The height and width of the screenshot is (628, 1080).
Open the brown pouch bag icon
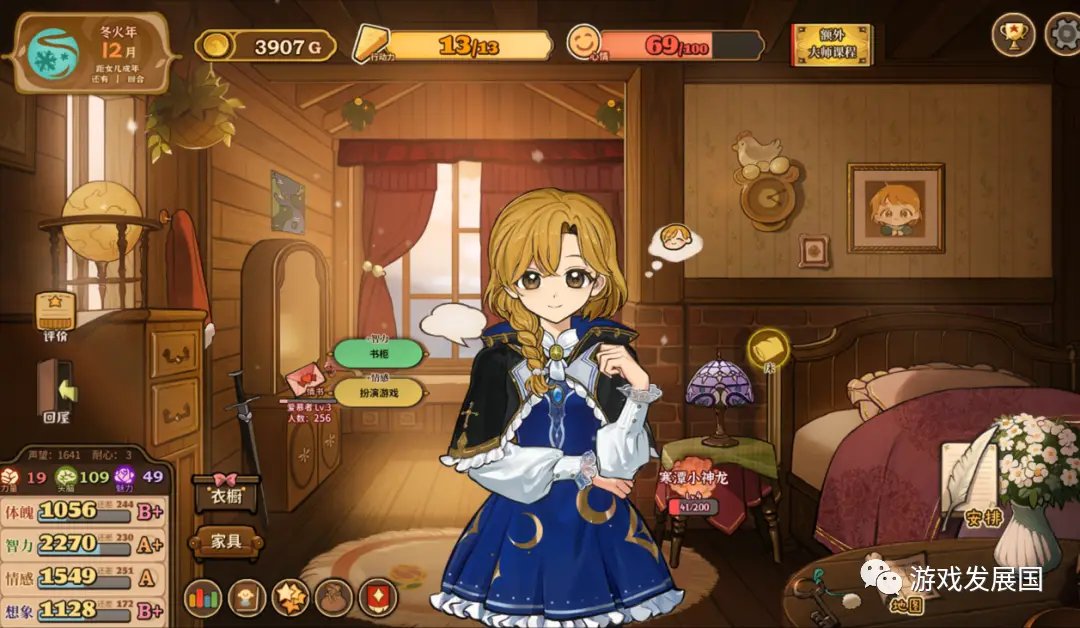tap(335, 598)
